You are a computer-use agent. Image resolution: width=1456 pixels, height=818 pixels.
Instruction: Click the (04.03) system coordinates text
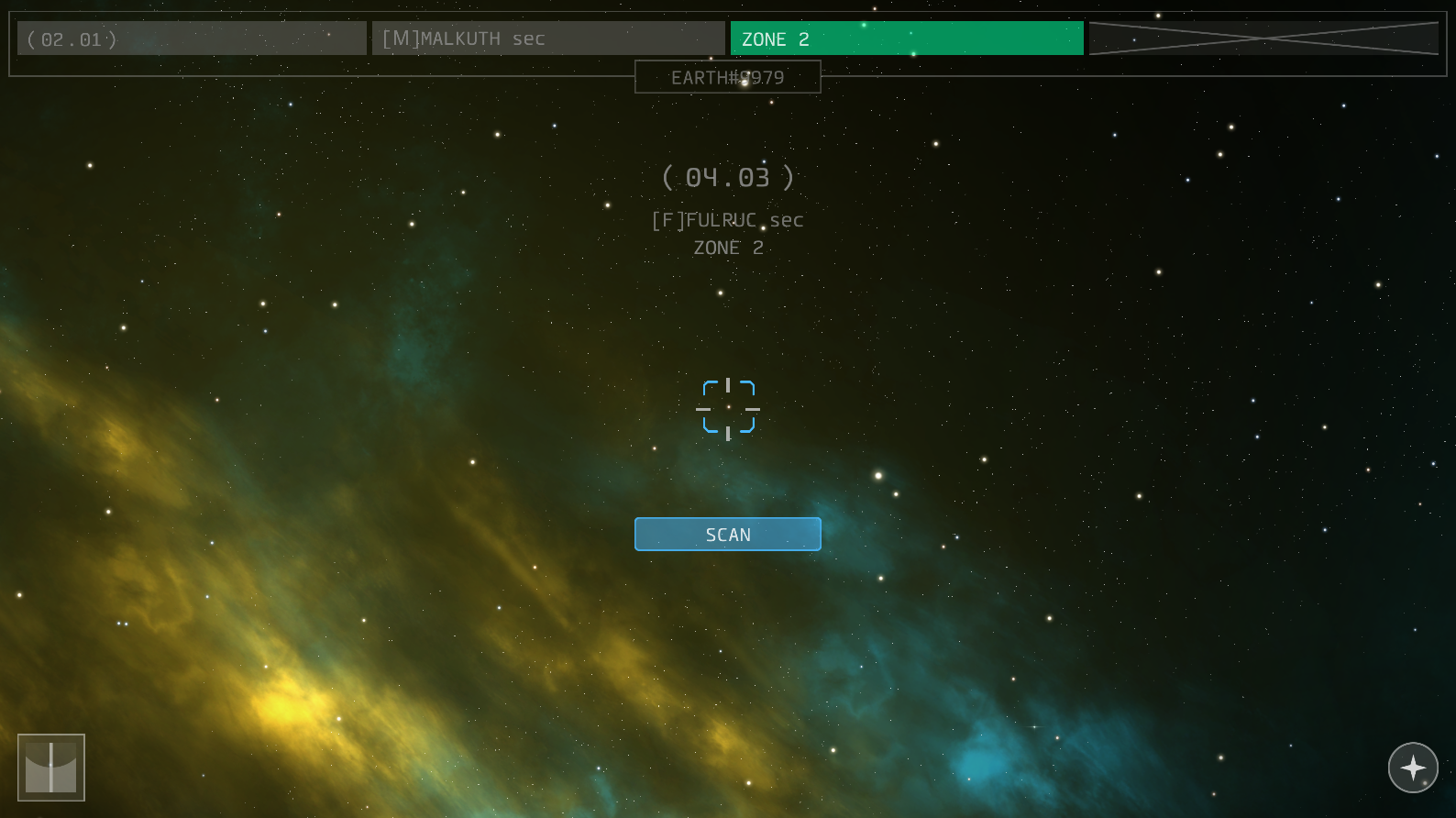(728, 177)
